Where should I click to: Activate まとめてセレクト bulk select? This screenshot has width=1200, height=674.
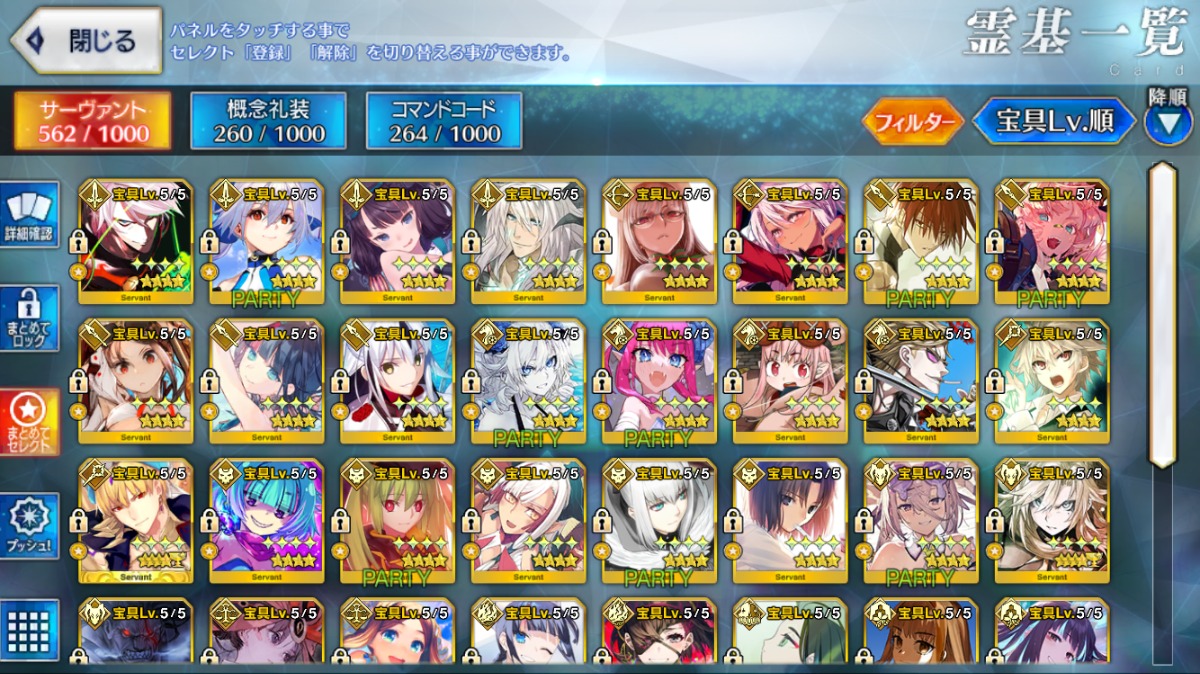click(x=29, y=421)
